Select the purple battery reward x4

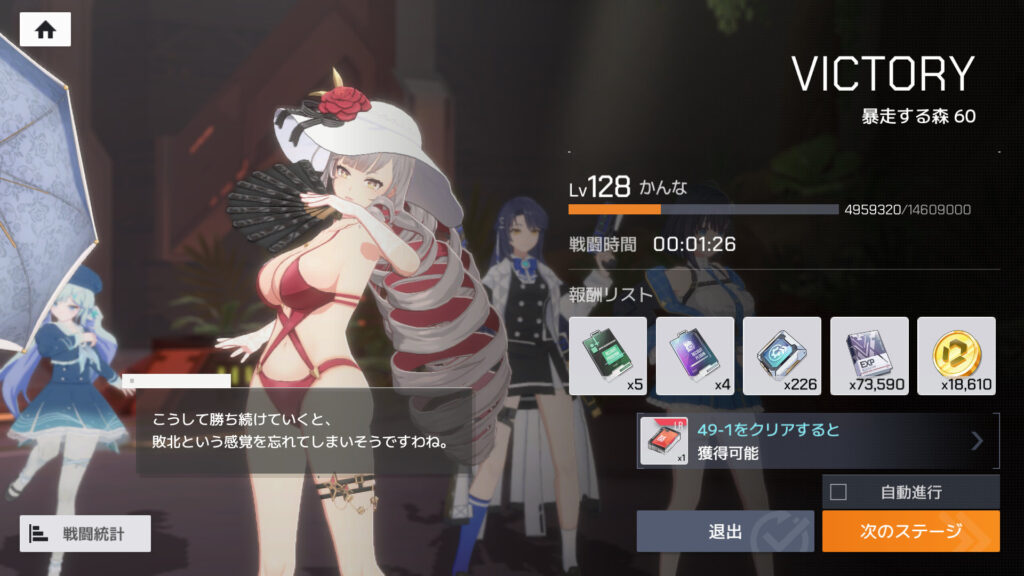(695, 355)
